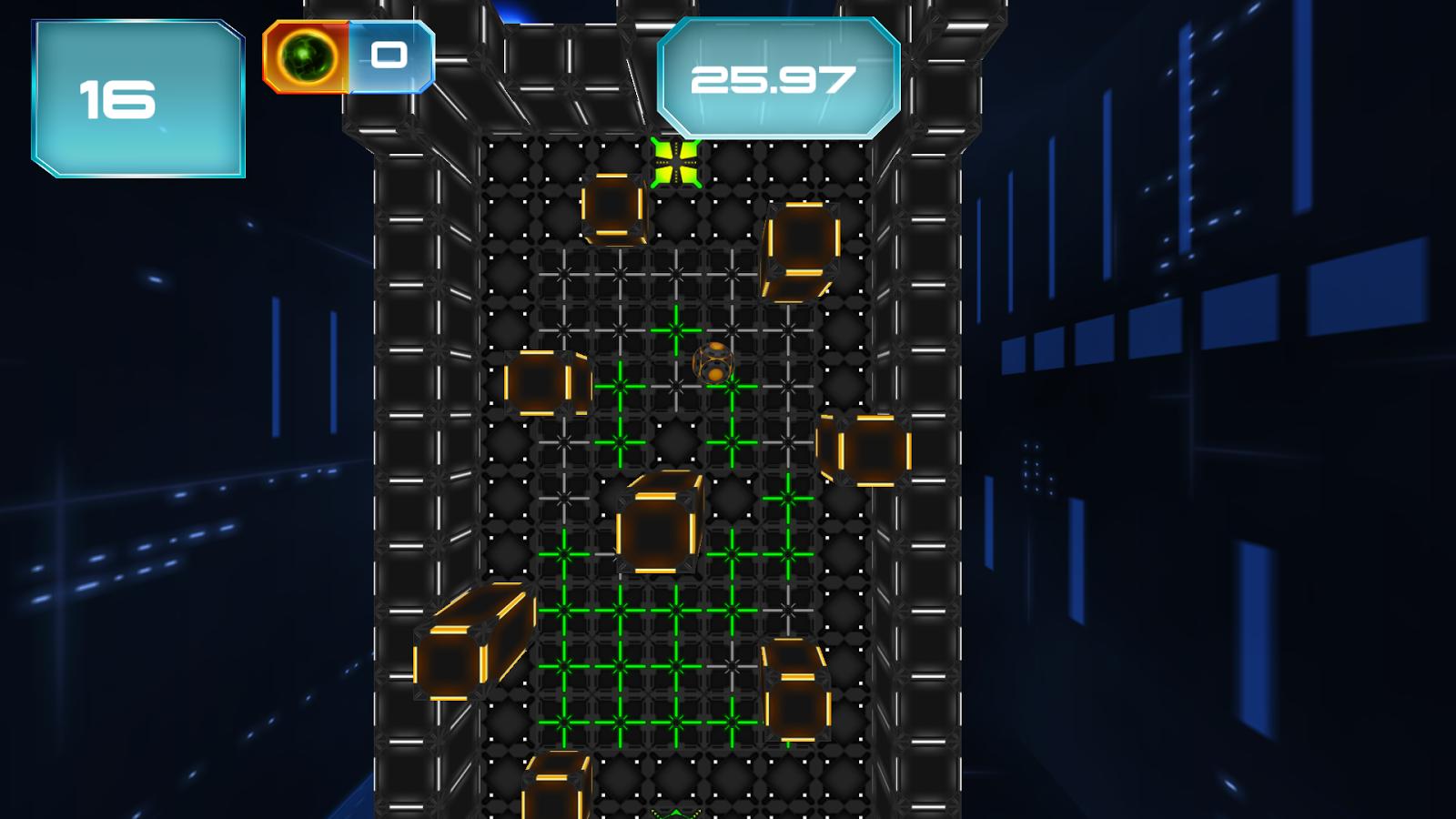Viewport: 1456px width, 819px height.
Task: Click the green exit portal at the grid top
Action: pyautogui.click(x=674, y=162)
